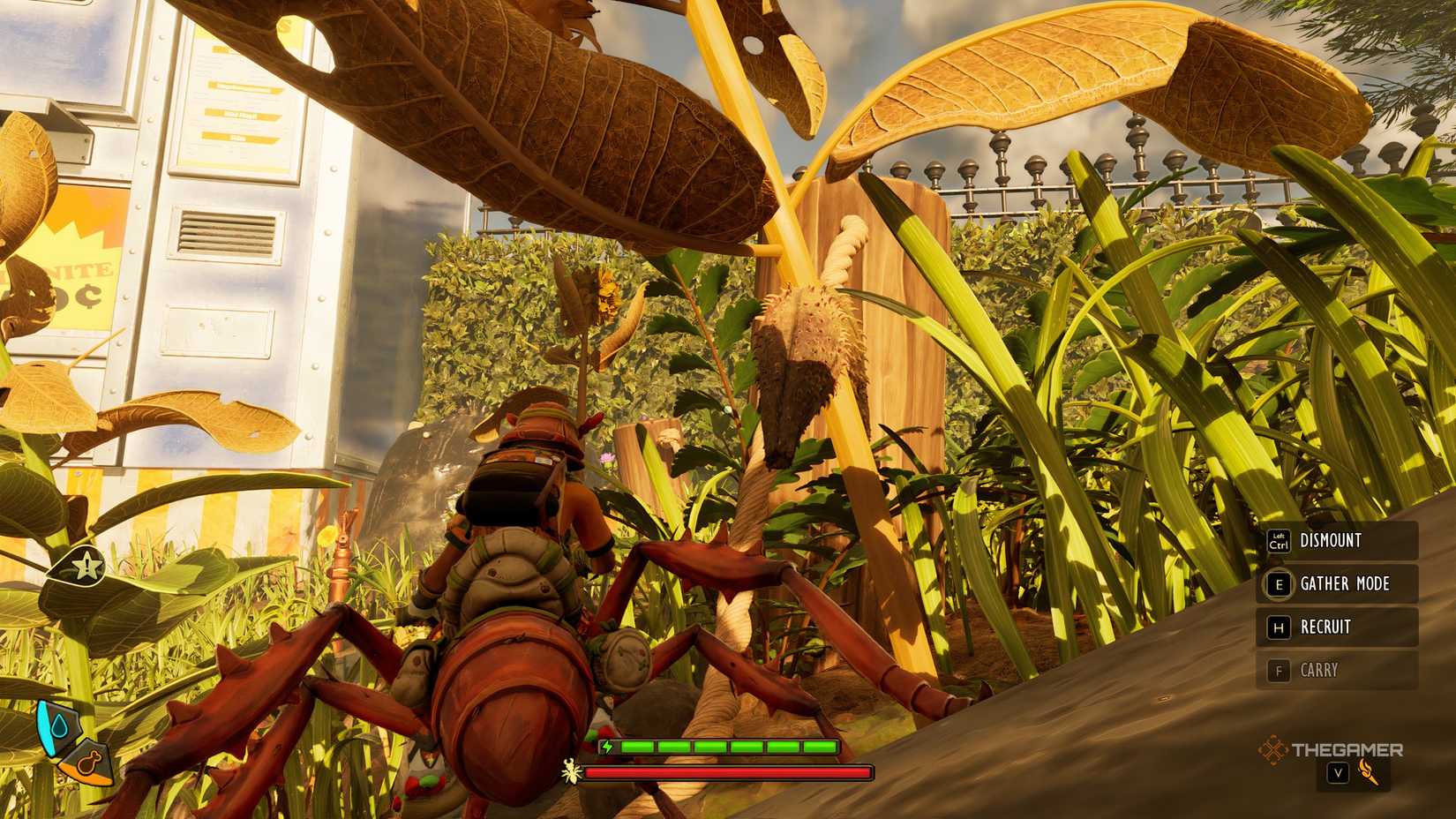Click the THEGAMER watermark text

click(1347, 749)
